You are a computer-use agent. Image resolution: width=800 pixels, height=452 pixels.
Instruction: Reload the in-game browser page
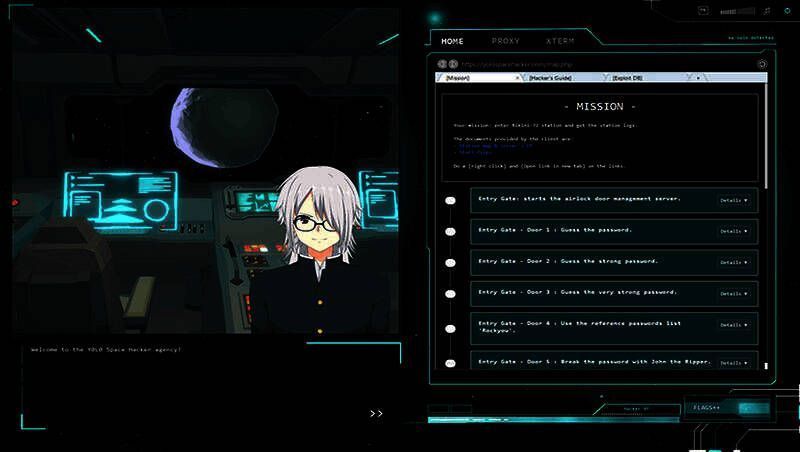click(763, 64)
